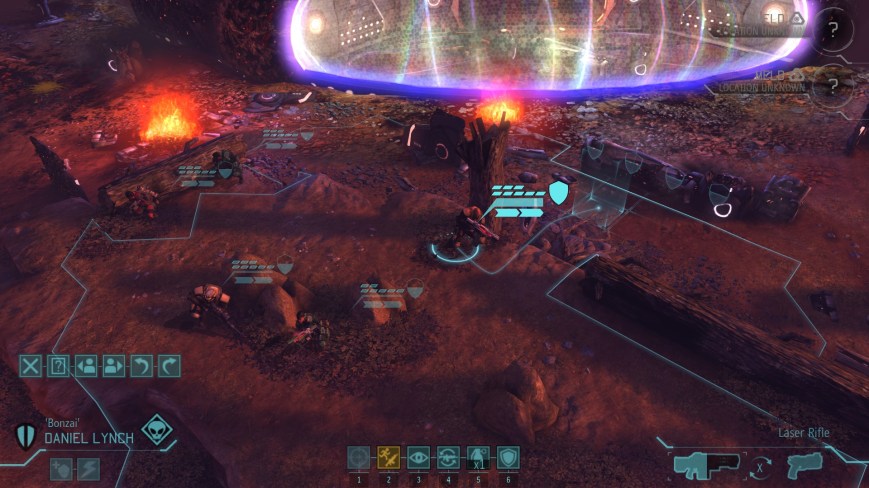Screen dimensions: 869x488
Task: Activate the Overwatch eye ability
Action: click(419, 457)
